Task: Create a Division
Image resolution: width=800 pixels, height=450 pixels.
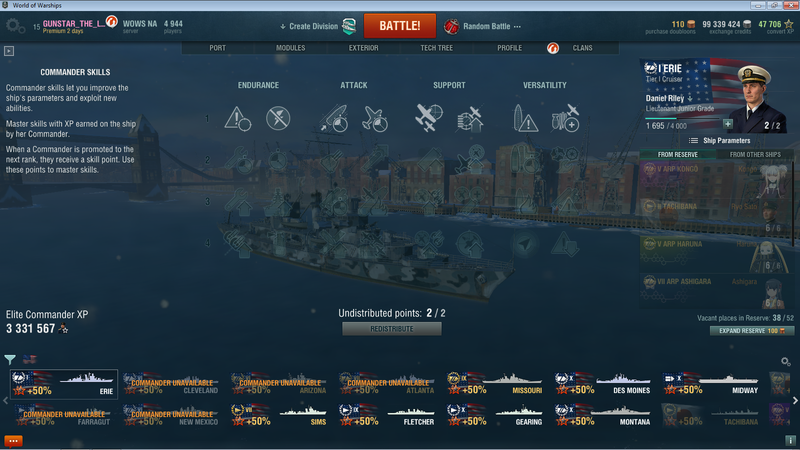Action: (318, 26)
